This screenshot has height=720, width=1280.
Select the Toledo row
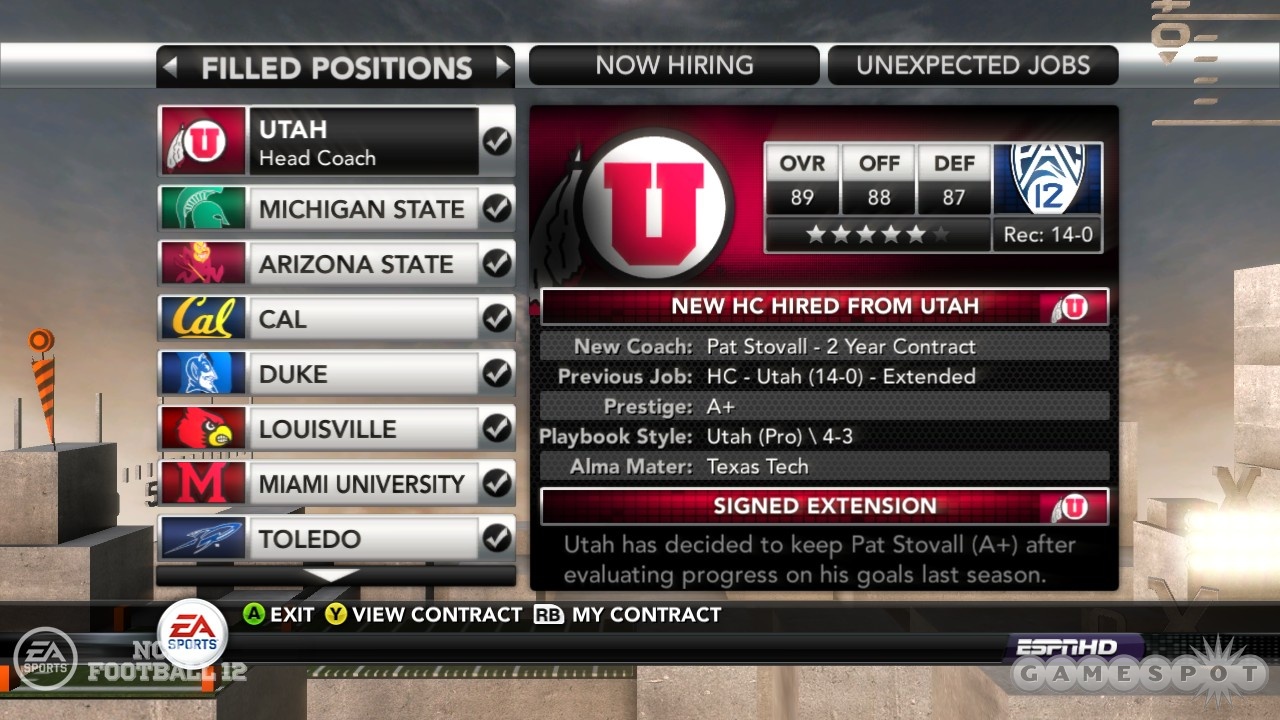(x=336, y=539)
